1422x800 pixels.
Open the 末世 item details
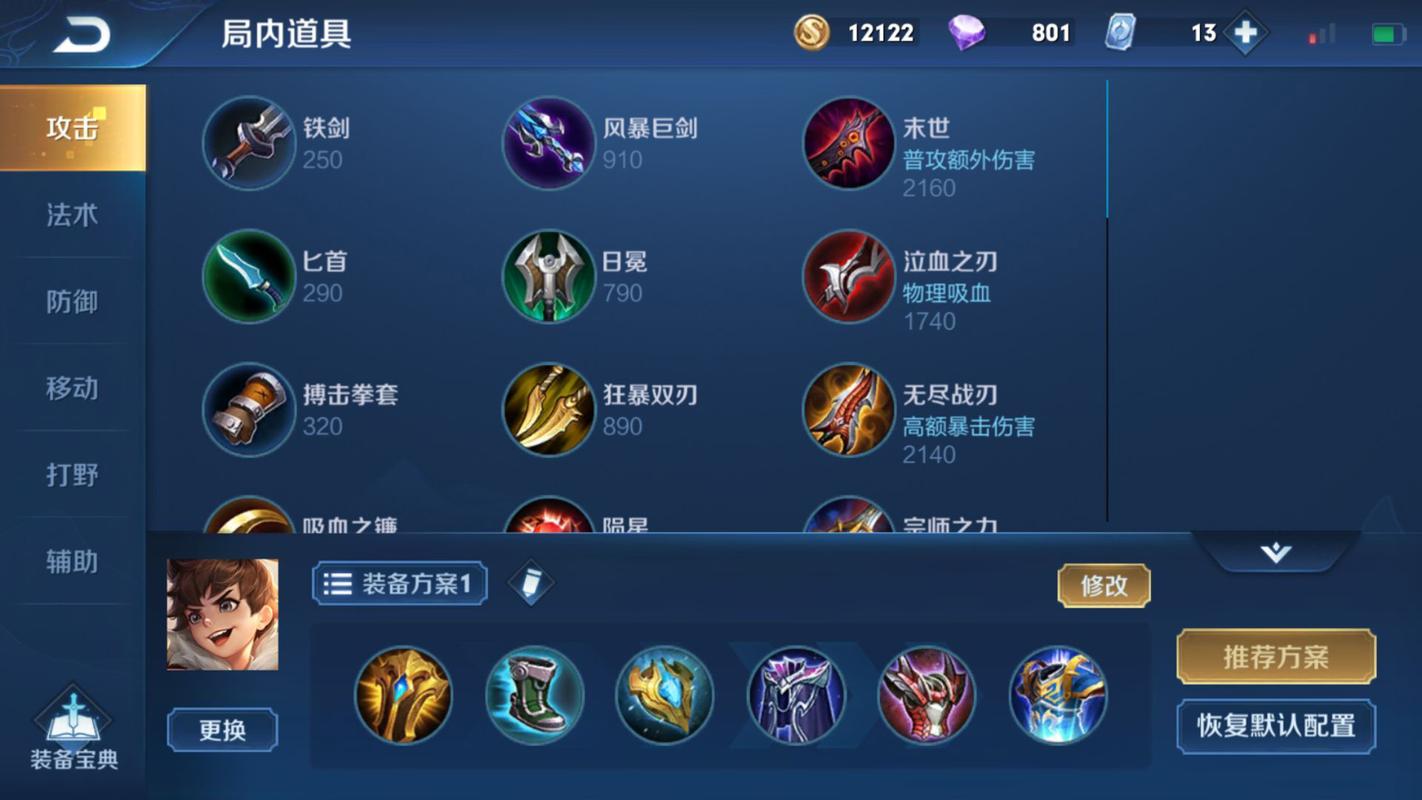click(x=848, y=143)
